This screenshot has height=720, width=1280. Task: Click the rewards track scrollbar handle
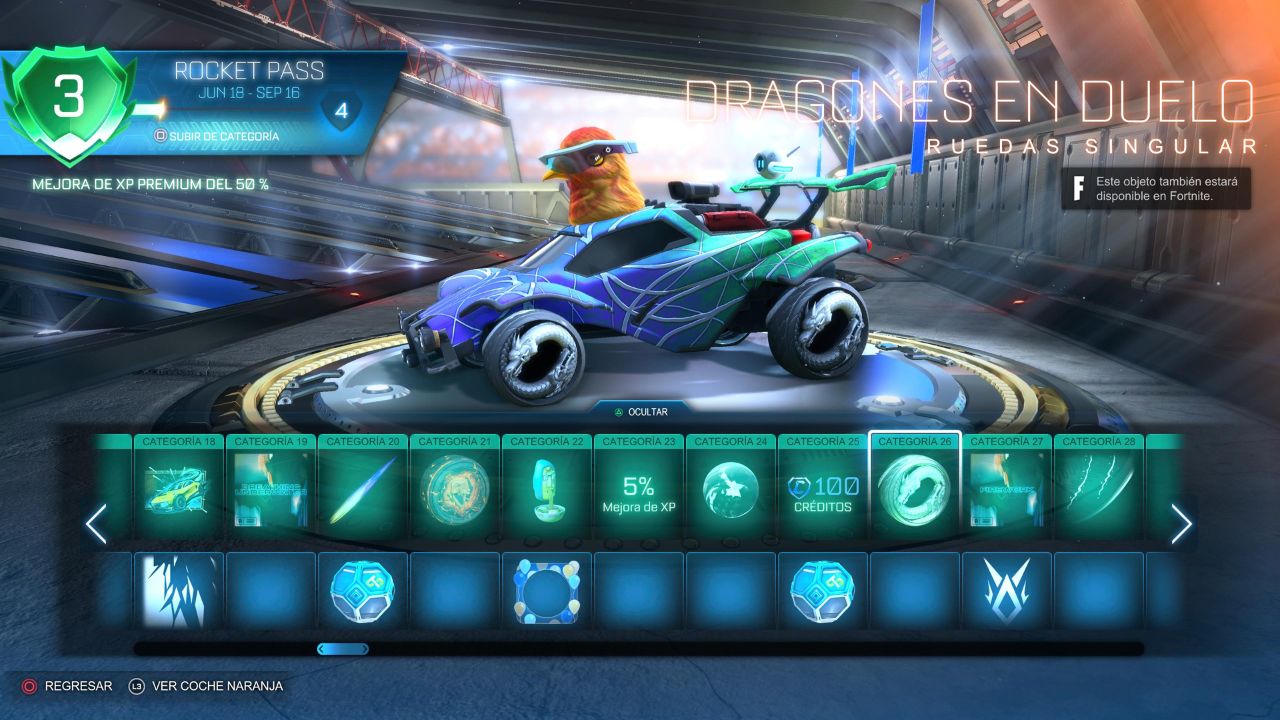click(x=343, y=649)
